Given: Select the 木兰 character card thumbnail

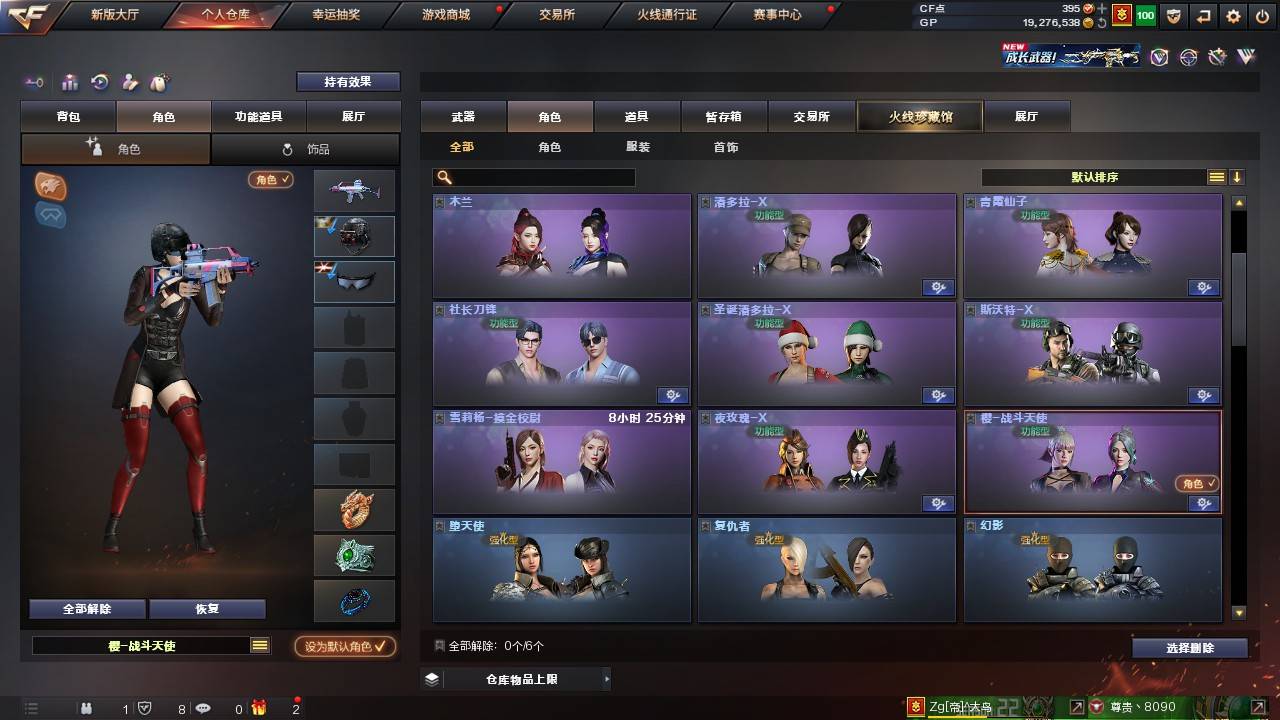Looking at the screenshot, I should [561, 245].
